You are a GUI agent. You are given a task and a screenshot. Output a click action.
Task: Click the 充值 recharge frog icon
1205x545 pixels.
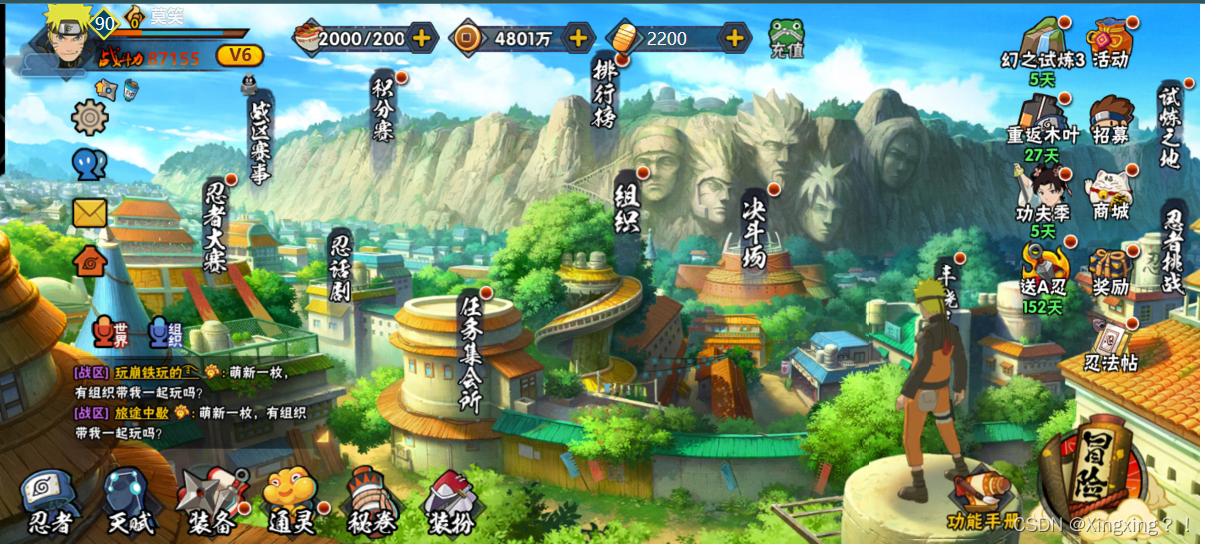[x=786, y=39]
